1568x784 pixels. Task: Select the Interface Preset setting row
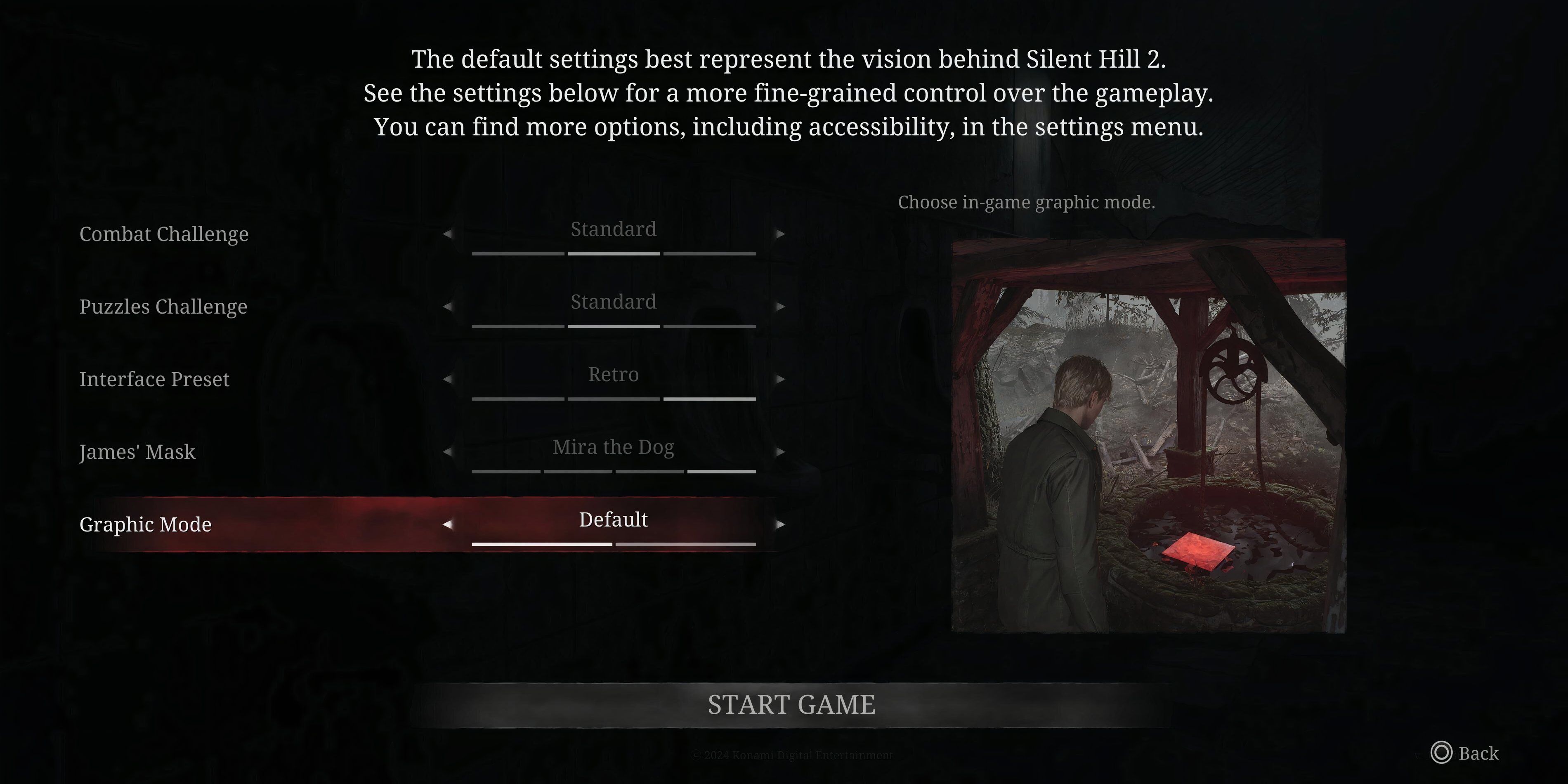154,379
